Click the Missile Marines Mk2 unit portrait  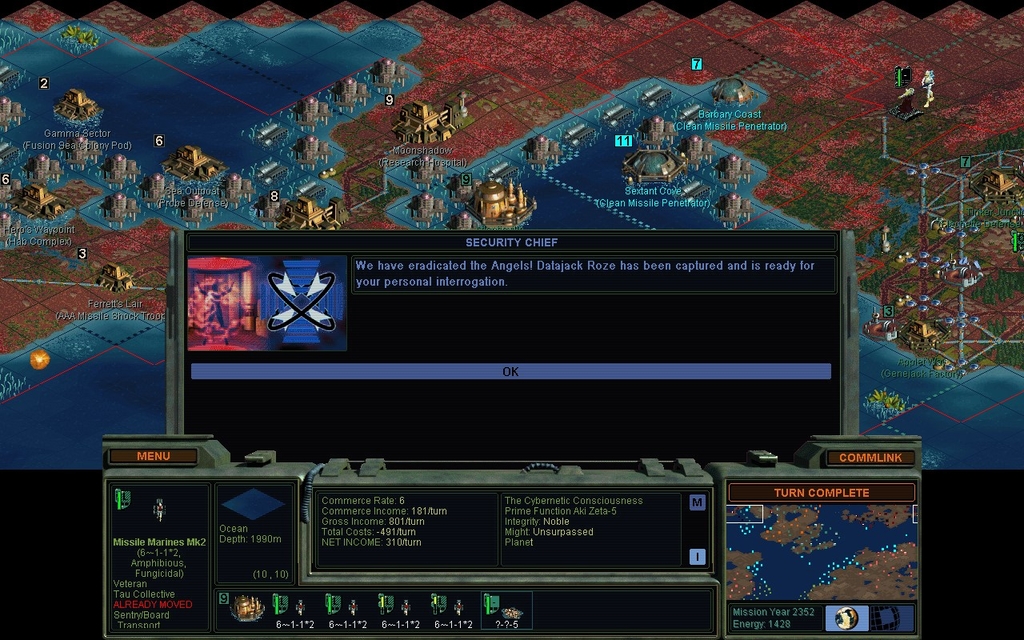pos(158,511)
